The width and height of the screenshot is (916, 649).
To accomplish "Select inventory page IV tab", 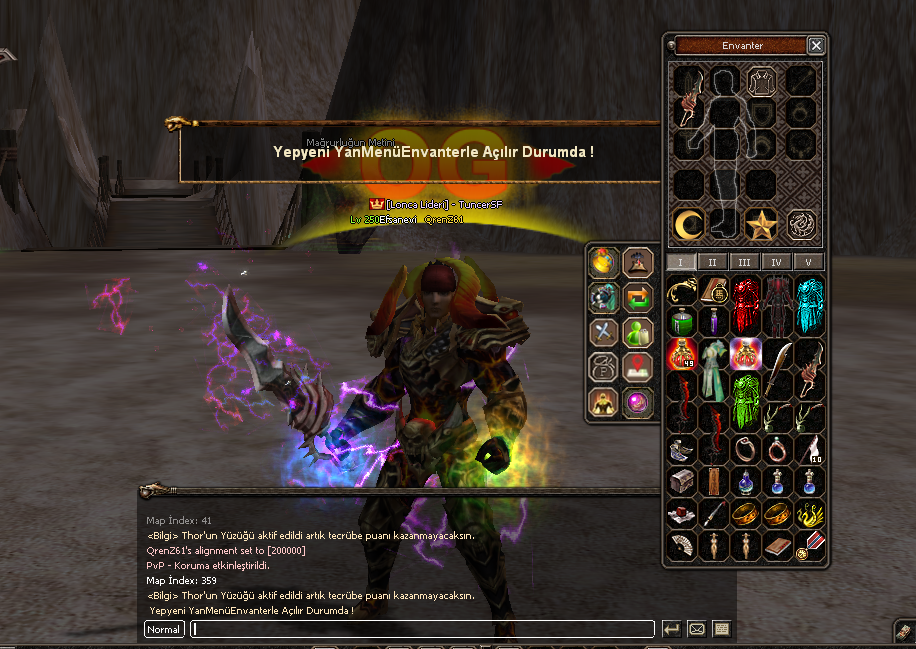I will [776, 262].
